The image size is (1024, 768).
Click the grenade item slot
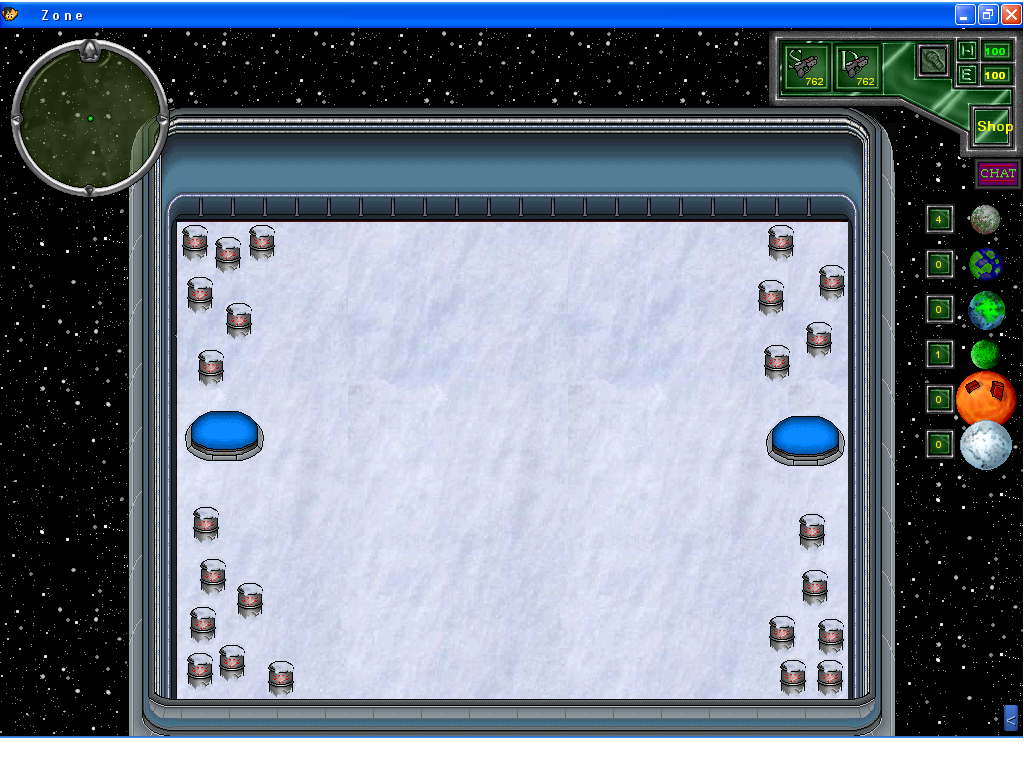933,59
